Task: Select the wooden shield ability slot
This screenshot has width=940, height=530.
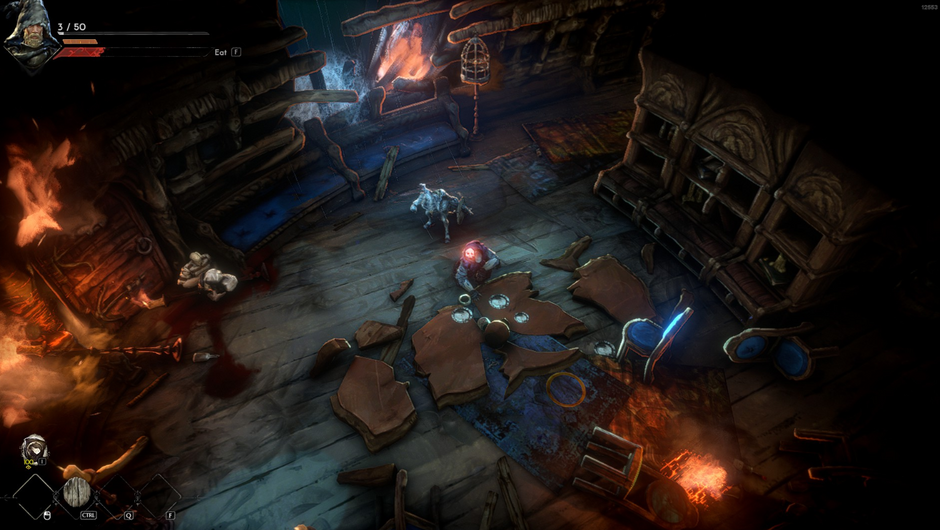Action: point(77,492)
